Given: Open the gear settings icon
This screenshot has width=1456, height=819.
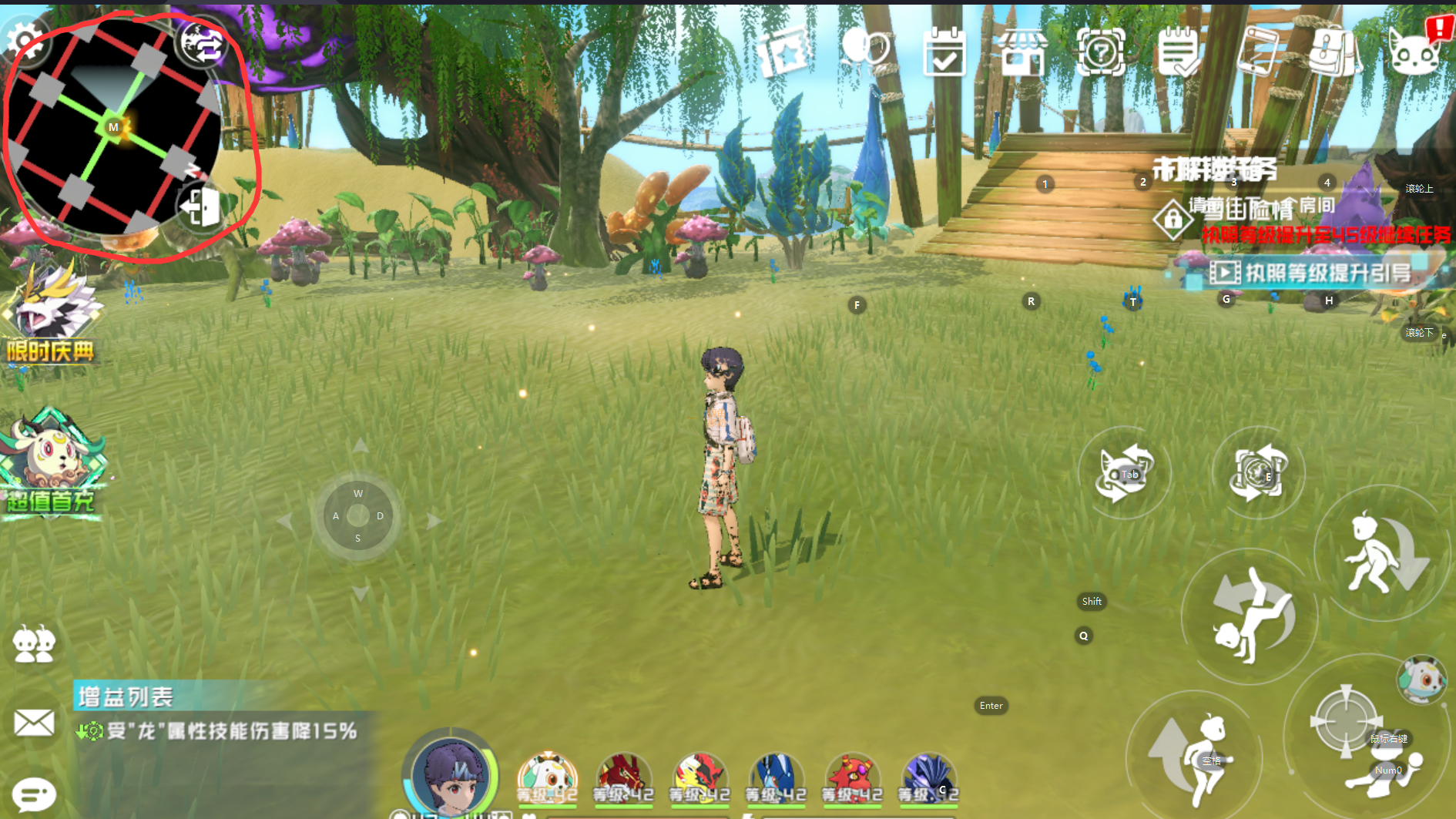Looking at the screenshot, I should 25,39.
